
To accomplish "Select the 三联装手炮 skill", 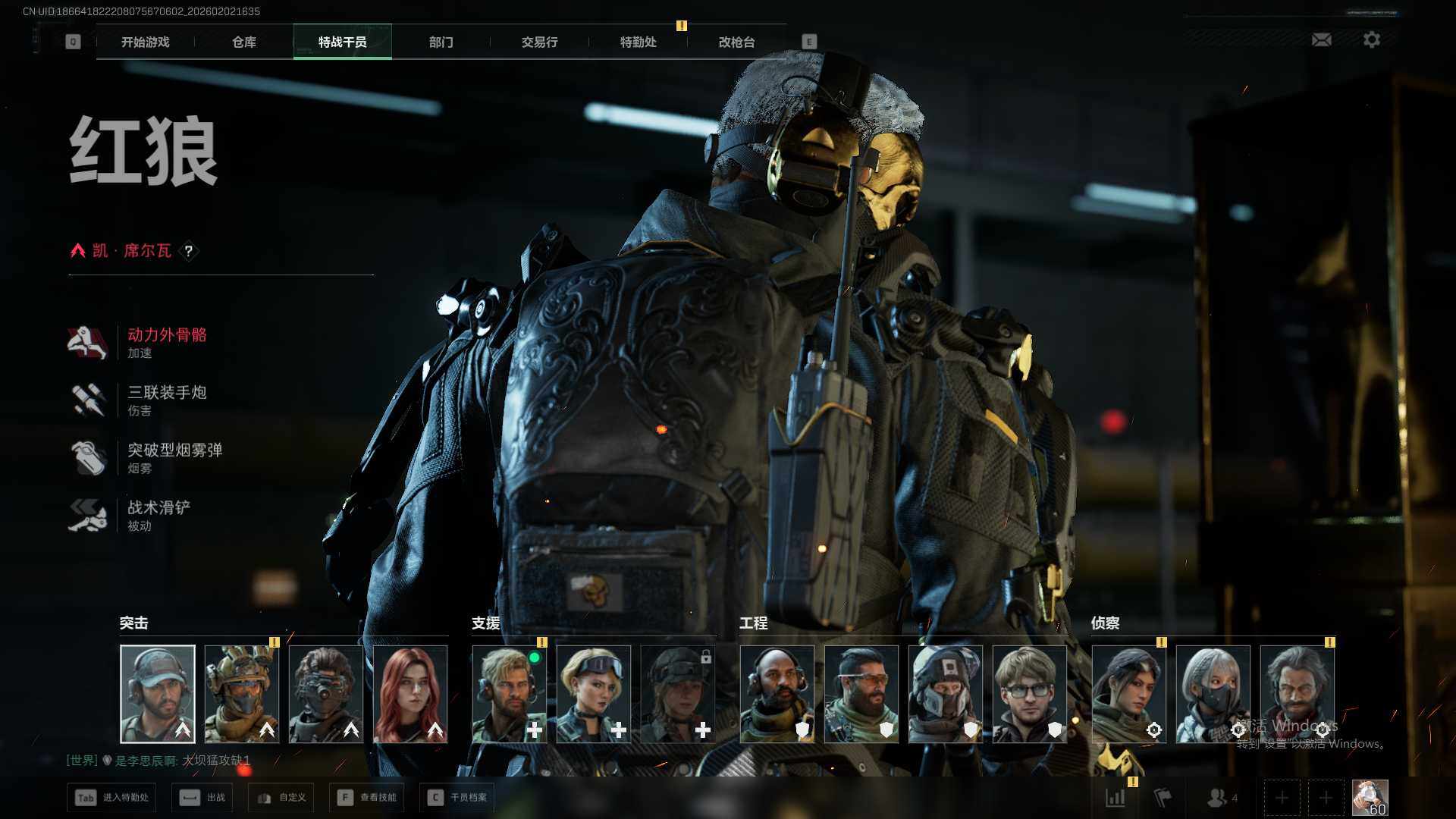I will click(x=167, y=400).
